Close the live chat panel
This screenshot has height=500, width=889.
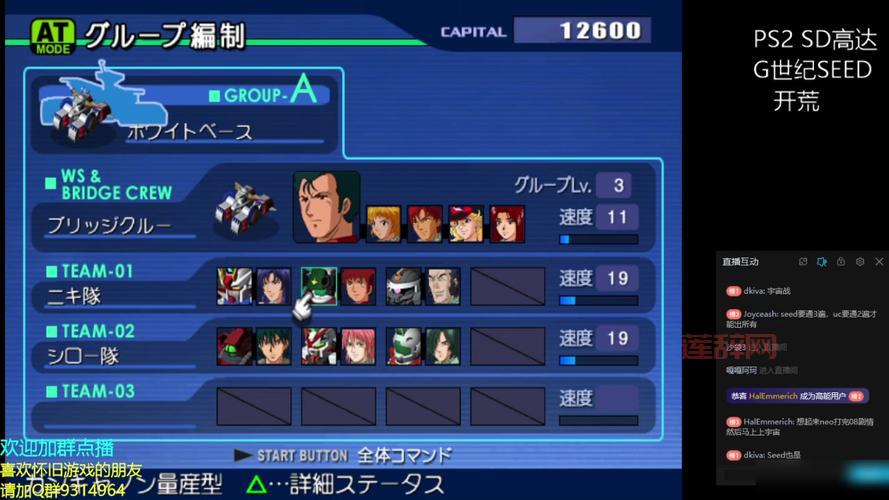(x=878, y=261)
